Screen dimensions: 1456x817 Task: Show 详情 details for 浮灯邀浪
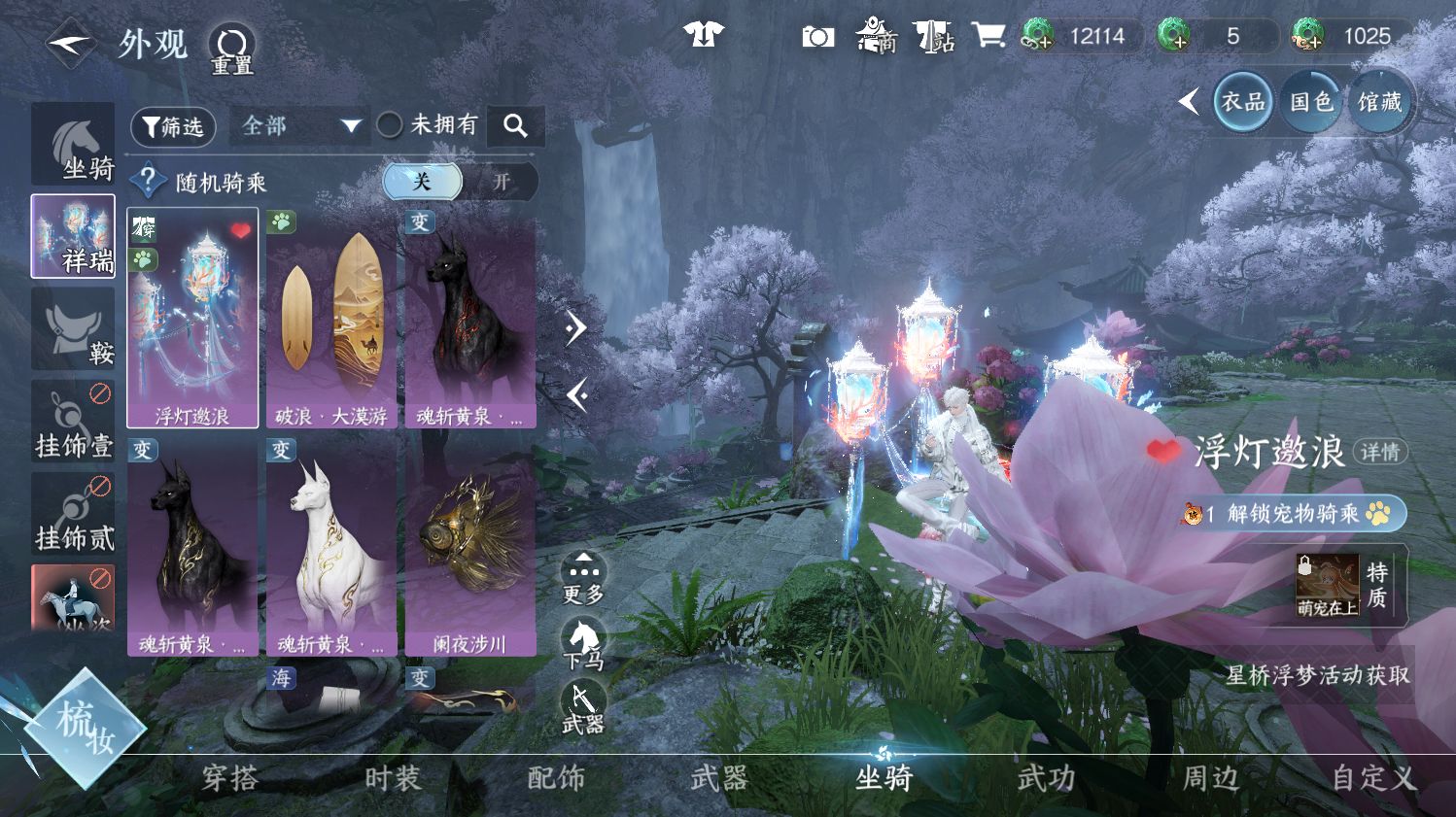coord(1379,452)
